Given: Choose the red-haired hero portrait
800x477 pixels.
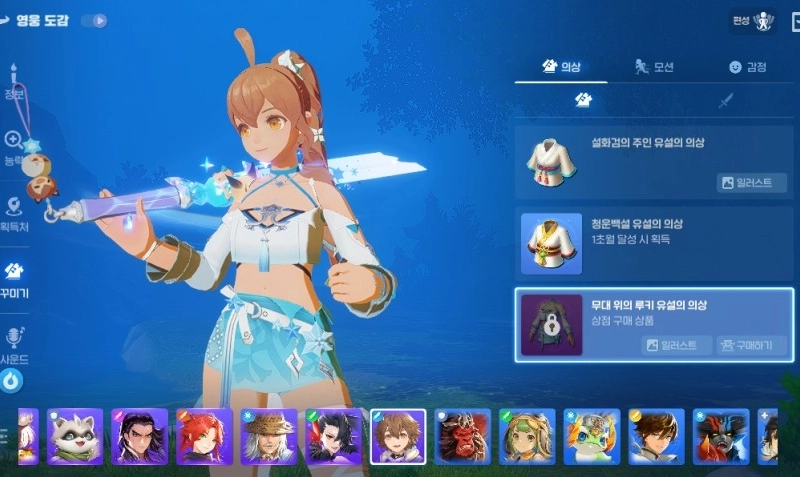Looking at the screenshot, I should tap(204, 436).
